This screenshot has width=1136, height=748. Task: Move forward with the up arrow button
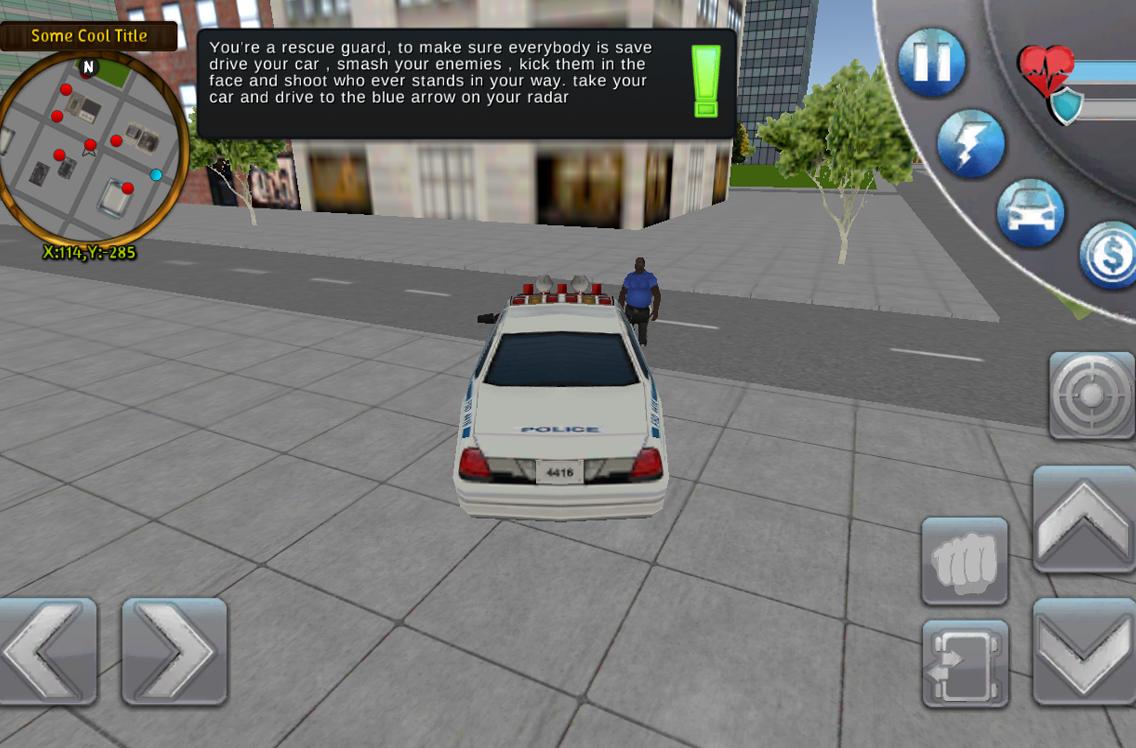[x=1084, y=519]
